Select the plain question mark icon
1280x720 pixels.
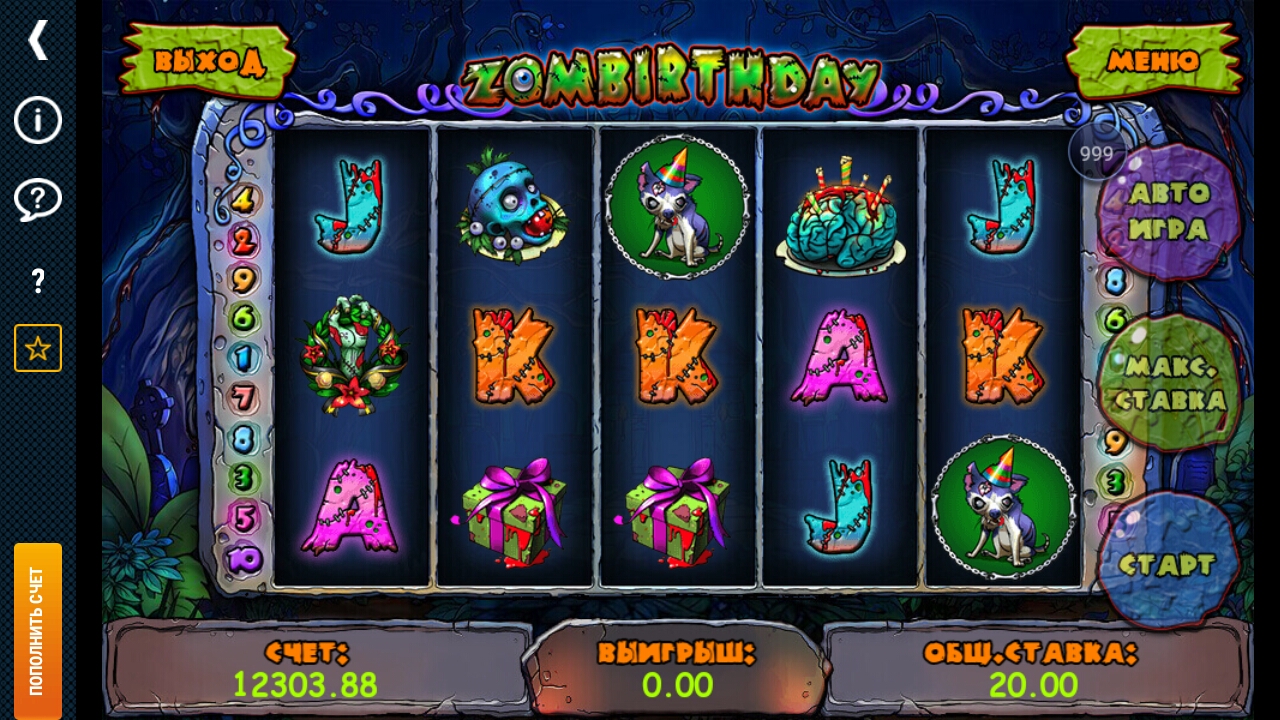pyautogui.click(x=38, y=281)
